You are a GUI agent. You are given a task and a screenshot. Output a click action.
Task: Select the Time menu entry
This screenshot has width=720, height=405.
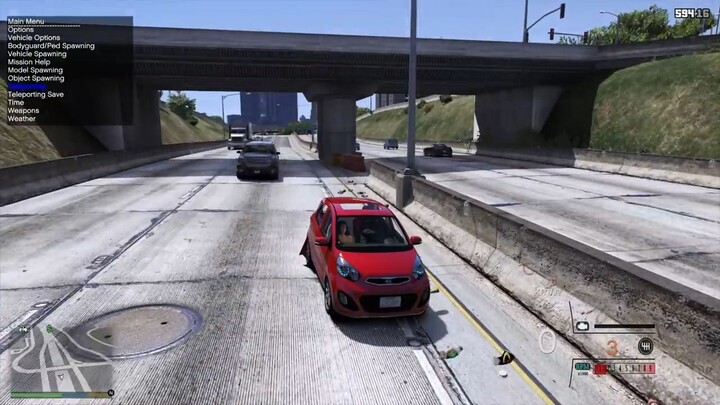16,102
